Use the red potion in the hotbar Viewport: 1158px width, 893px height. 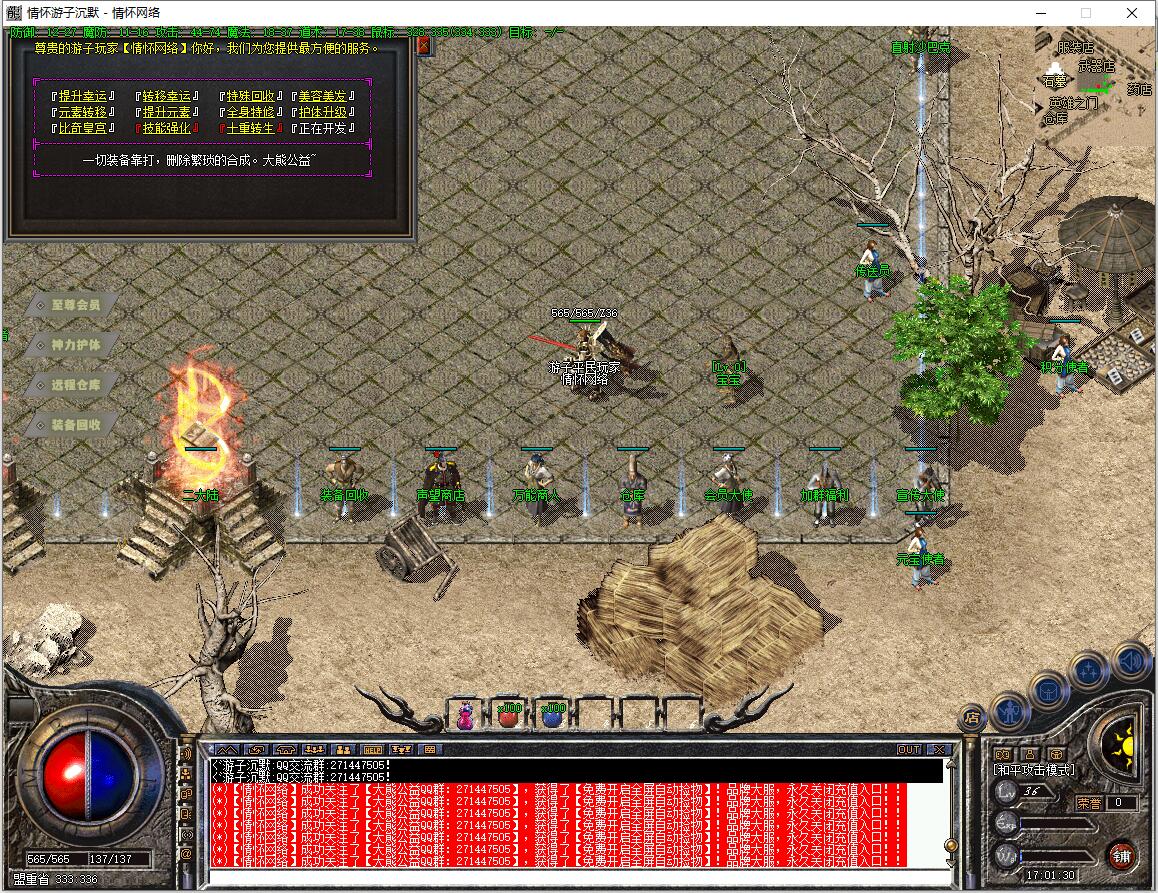pos(509,714)
